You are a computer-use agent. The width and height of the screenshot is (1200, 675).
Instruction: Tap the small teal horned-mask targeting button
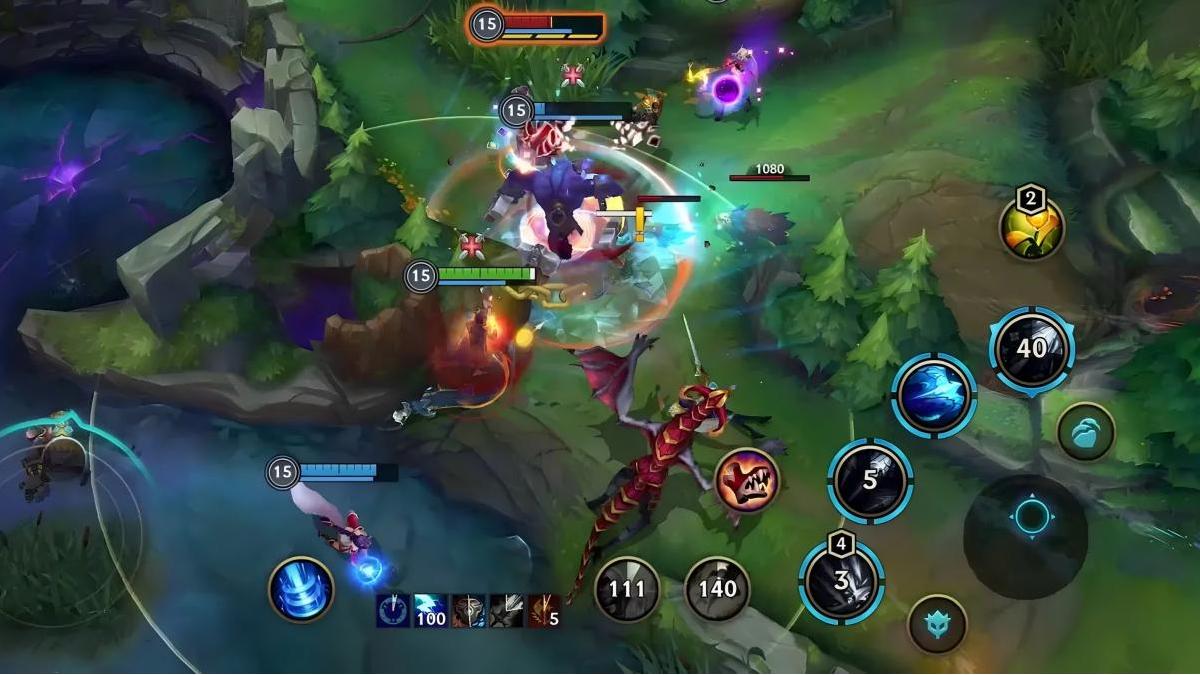coord(937,624)
